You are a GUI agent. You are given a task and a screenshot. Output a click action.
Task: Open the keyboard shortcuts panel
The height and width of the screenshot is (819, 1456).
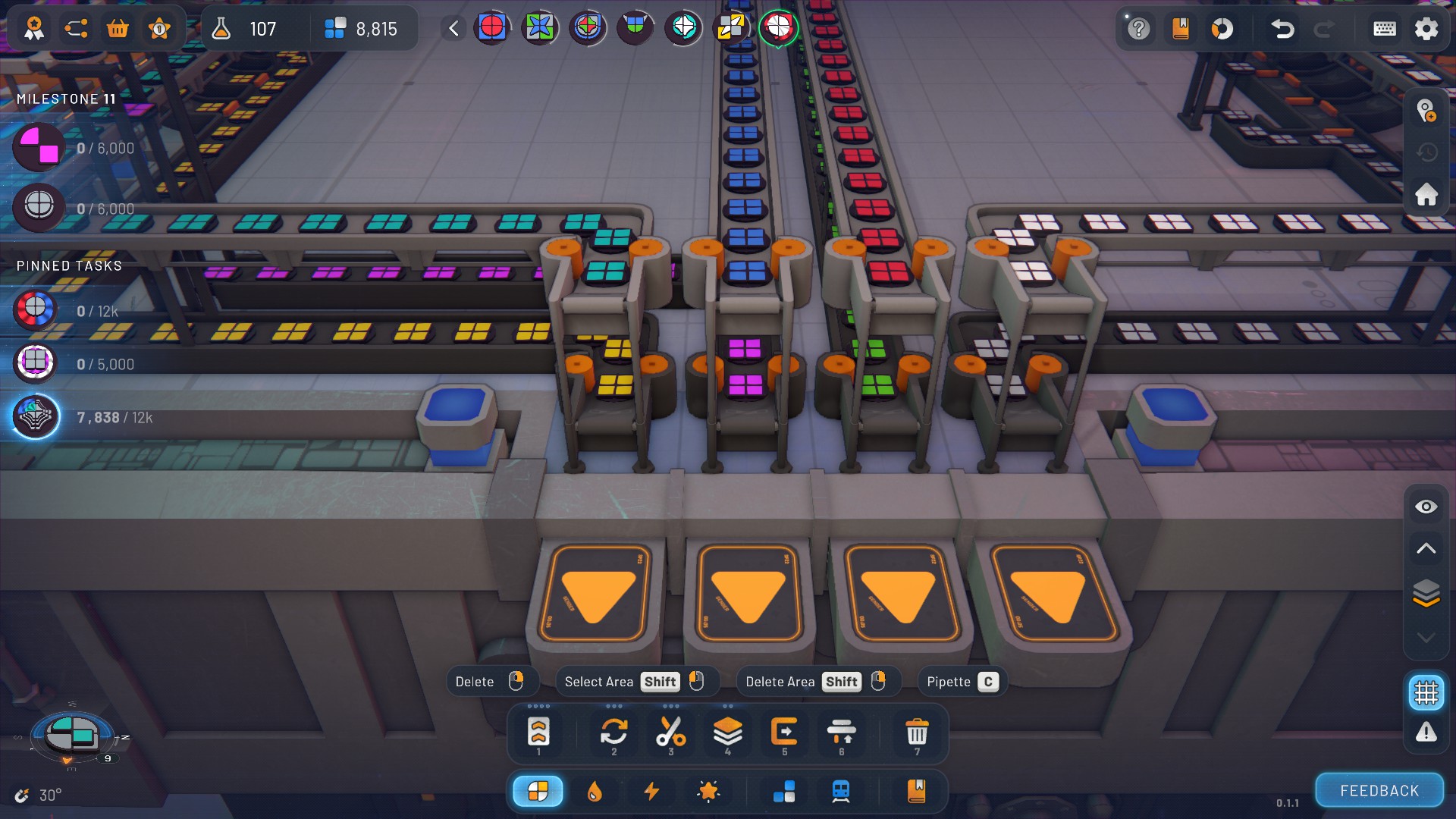click(x=1385, y=29)
